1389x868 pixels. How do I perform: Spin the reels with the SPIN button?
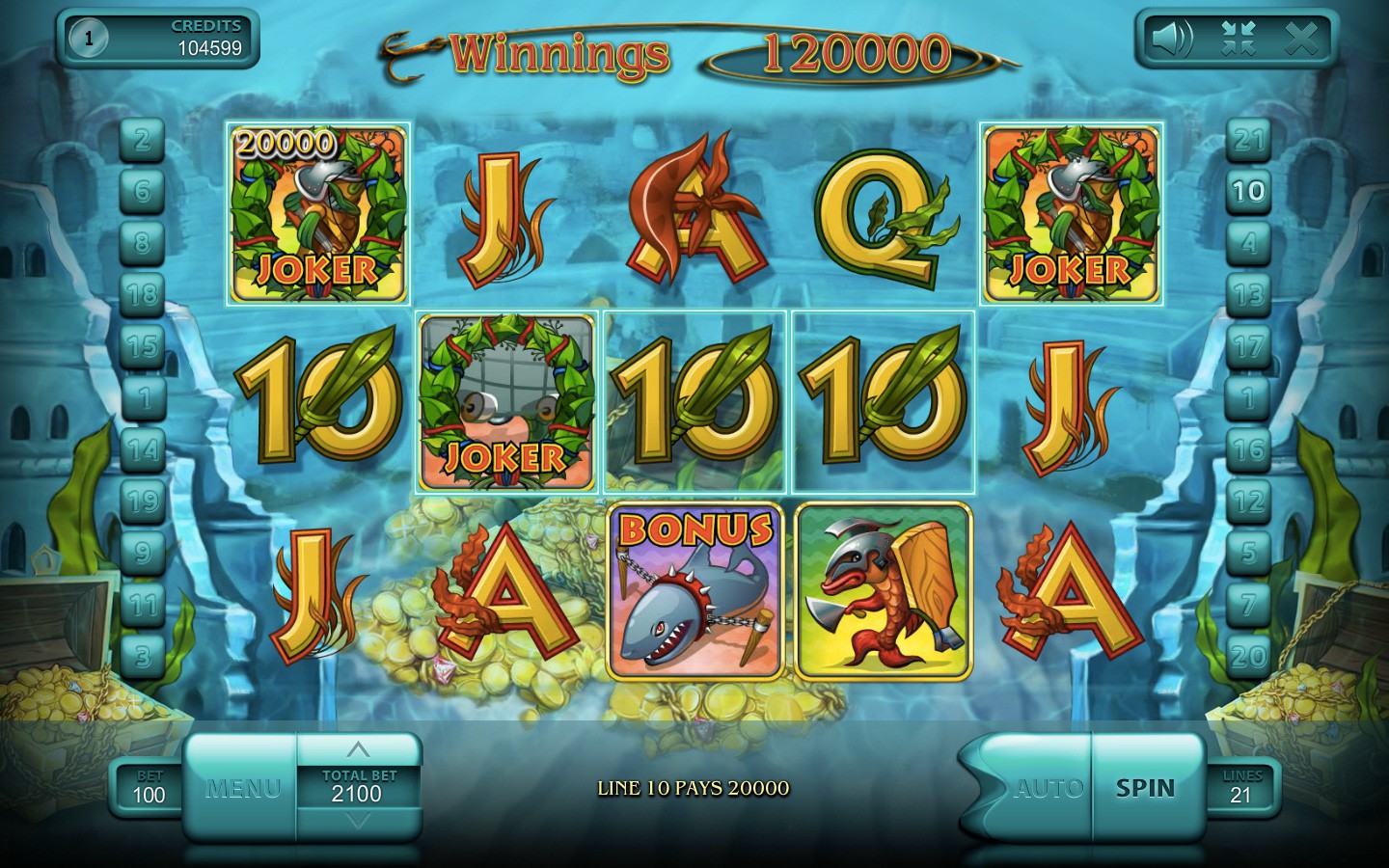1145,788
